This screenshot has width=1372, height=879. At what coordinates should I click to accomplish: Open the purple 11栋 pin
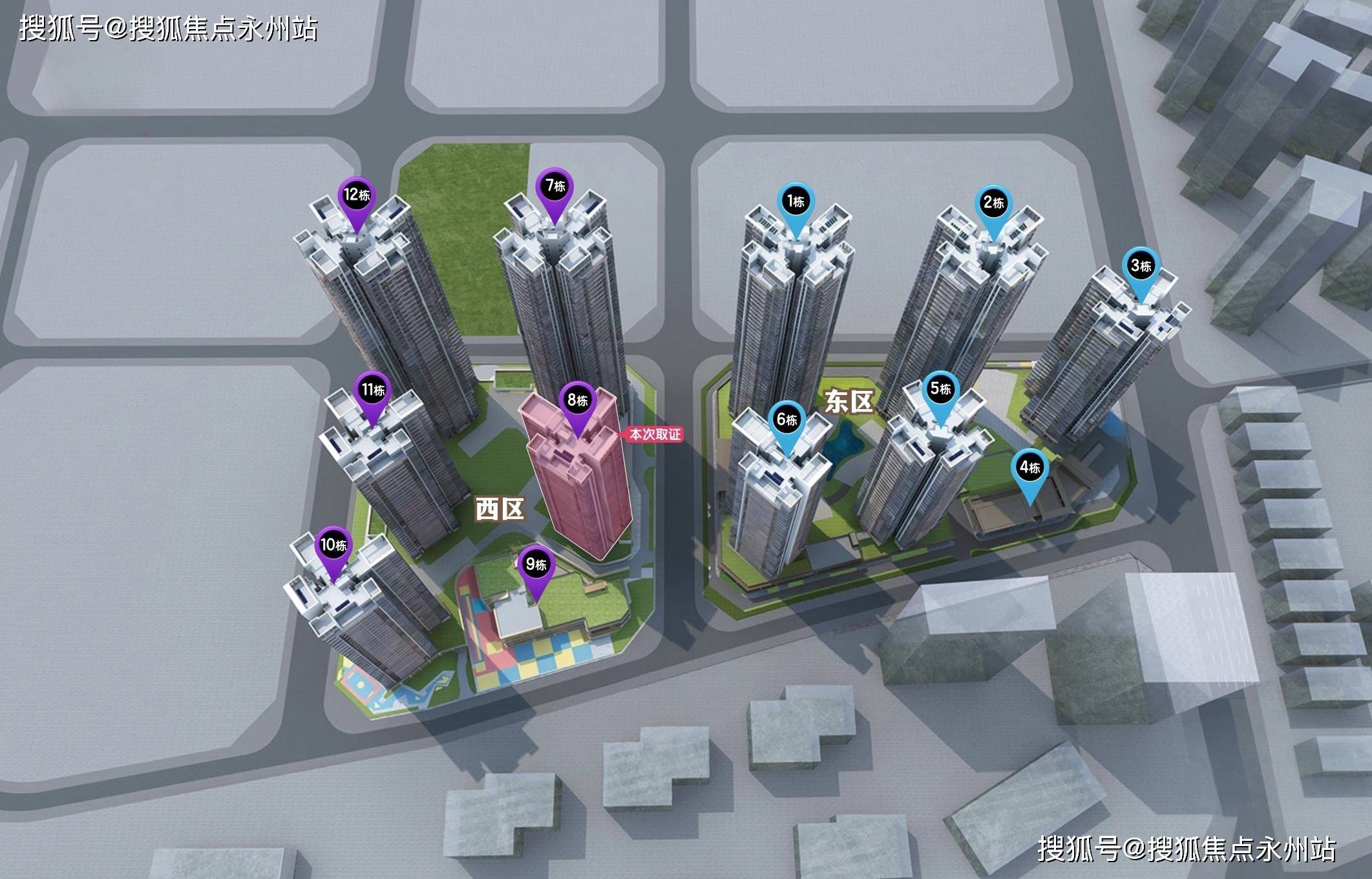pos(373,390)
